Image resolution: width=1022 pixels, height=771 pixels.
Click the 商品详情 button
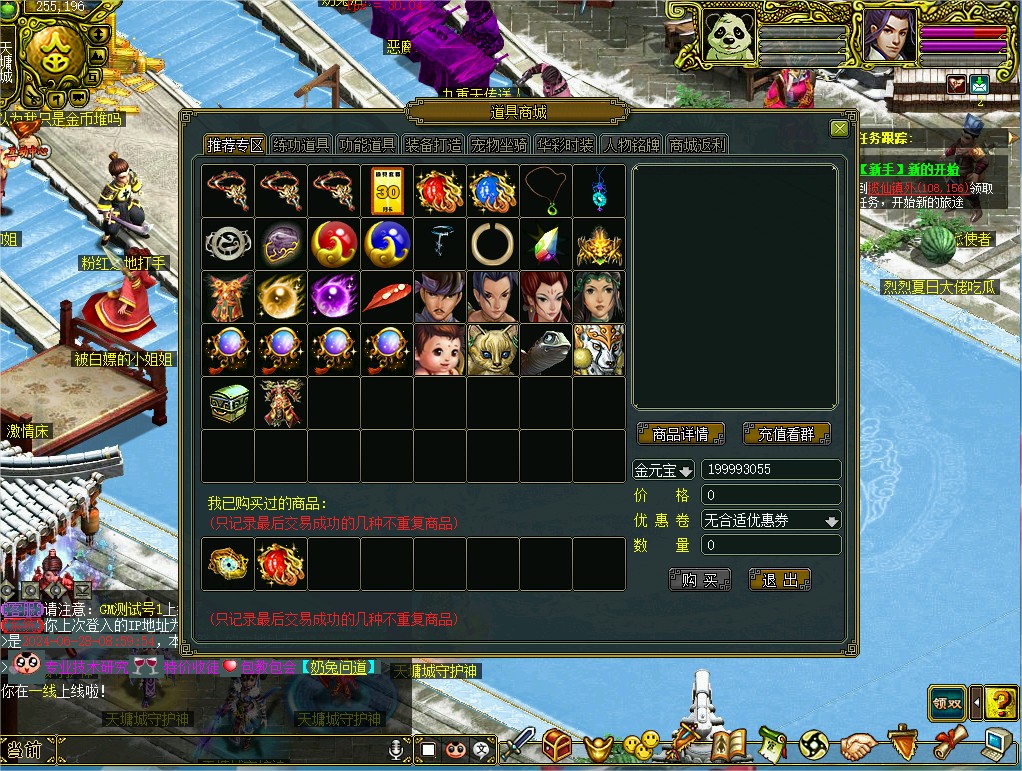click(680, 434)
